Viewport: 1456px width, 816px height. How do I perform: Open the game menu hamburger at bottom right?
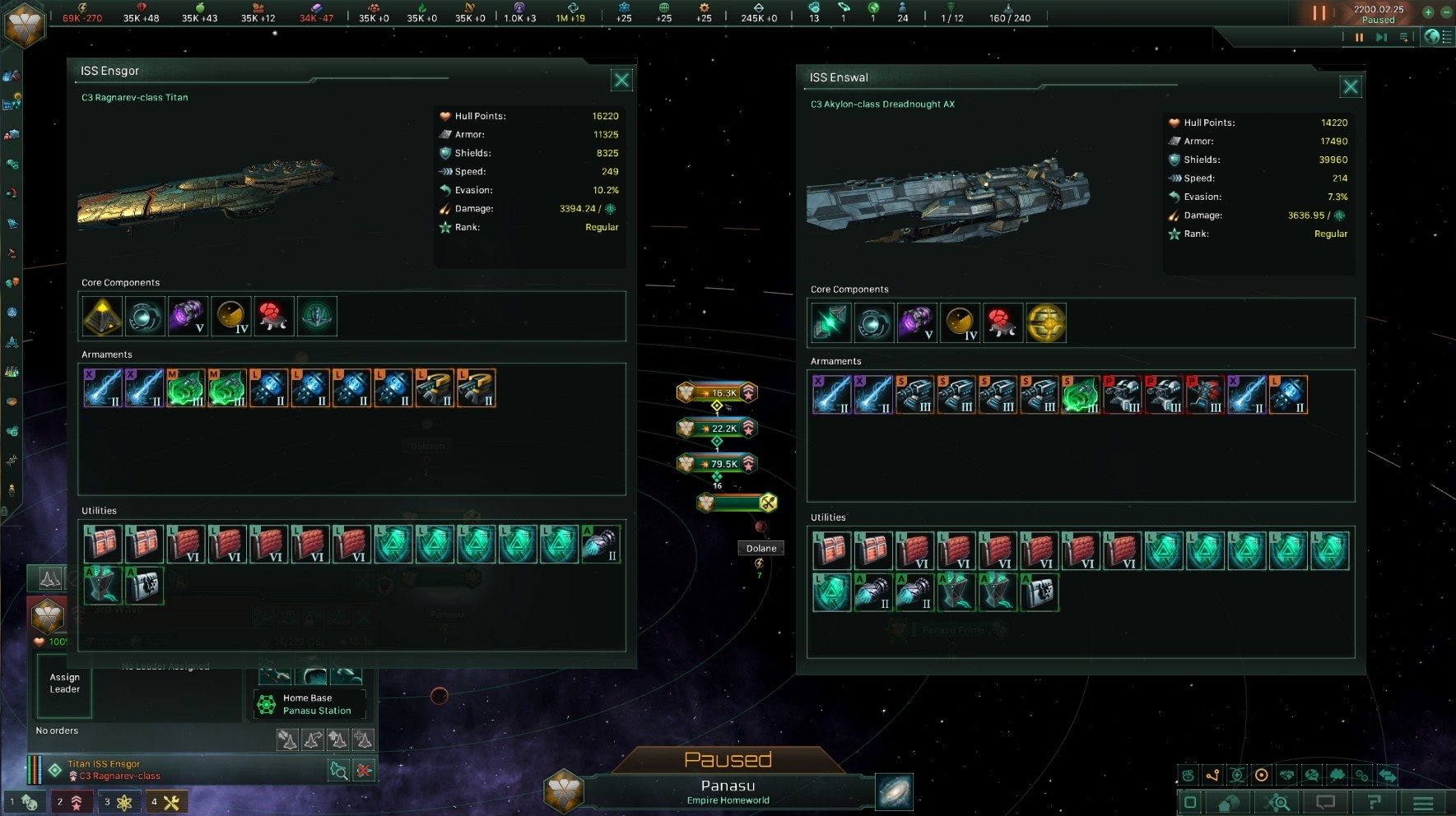[x=1423, y=802]
